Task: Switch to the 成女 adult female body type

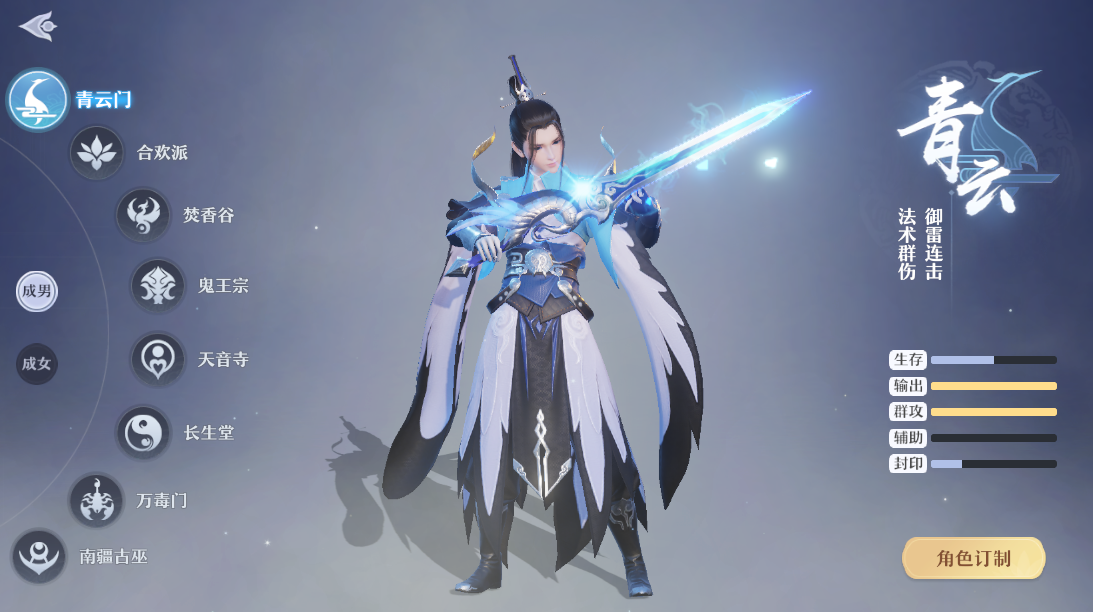Action: tap(37, 364)
